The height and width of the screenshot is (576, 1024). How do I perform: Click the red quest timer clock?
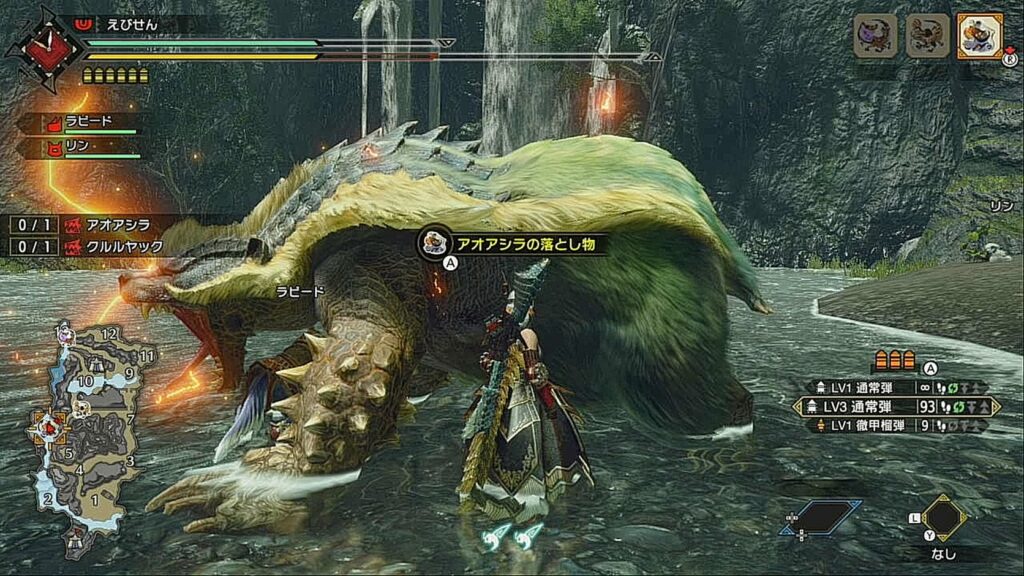coord(42,48)
